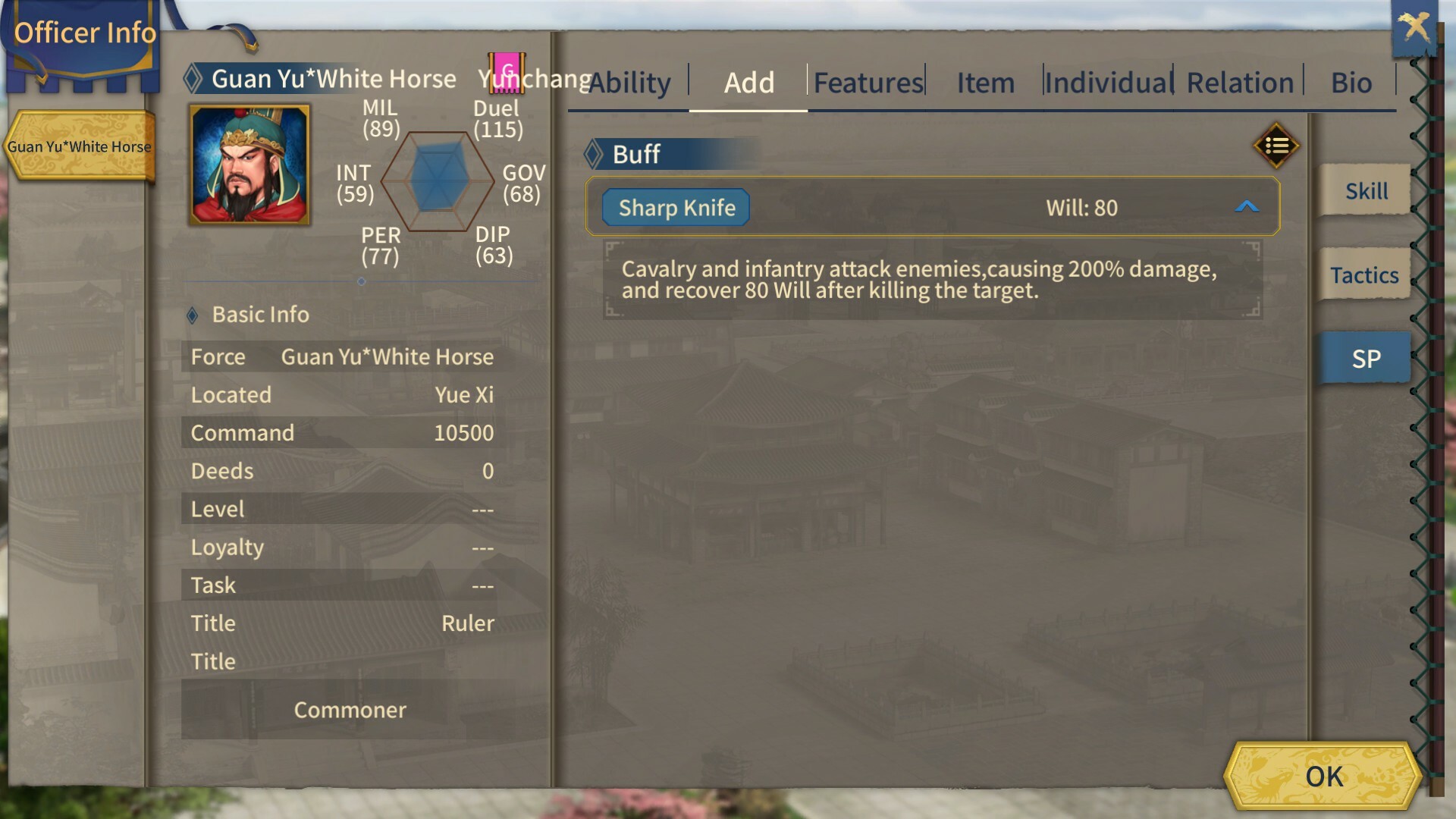Open the Bio tab

coord(1351,82)
